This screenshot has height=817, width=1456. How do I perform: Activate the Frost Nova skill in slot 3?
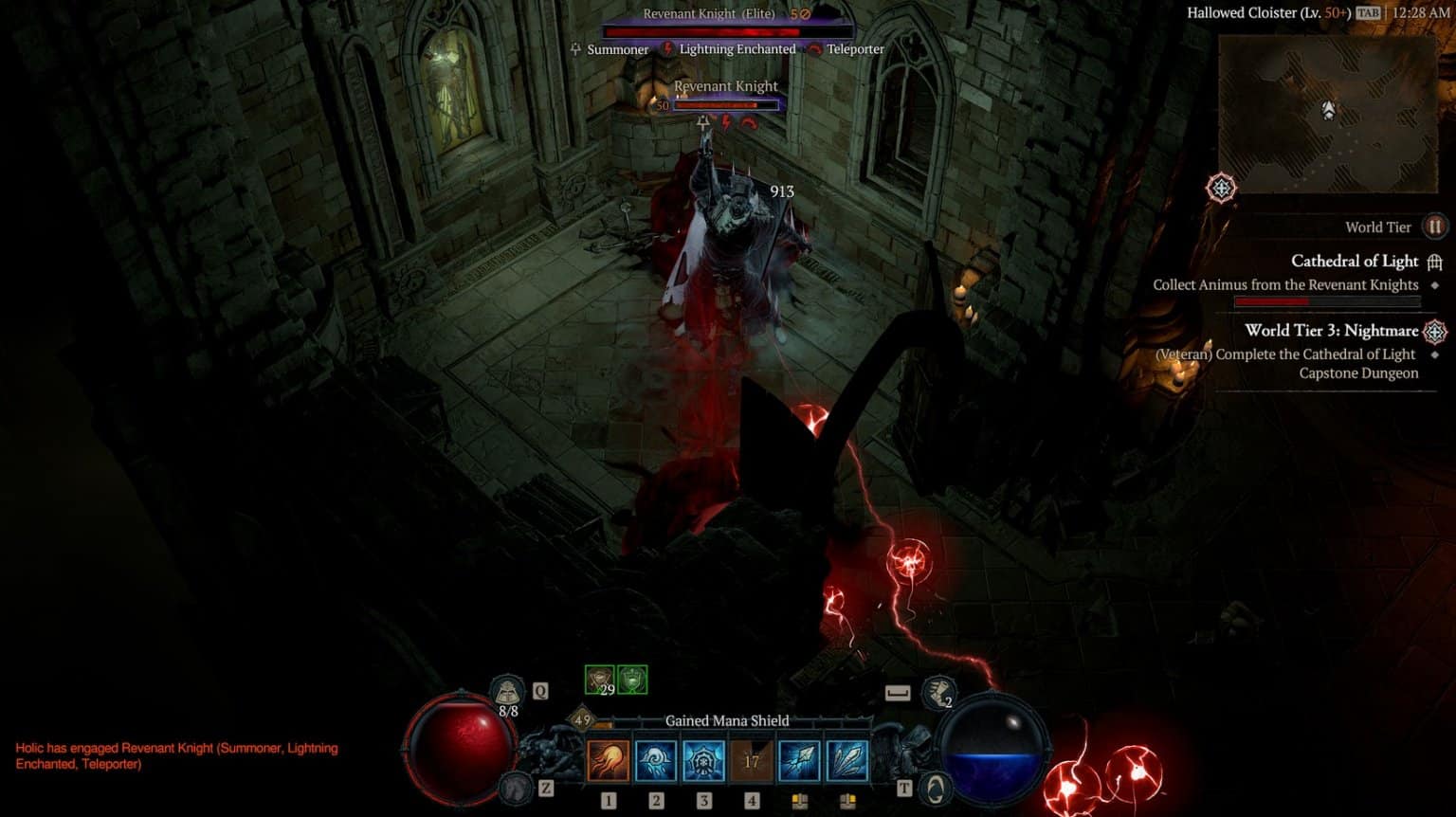pos(702,760)
